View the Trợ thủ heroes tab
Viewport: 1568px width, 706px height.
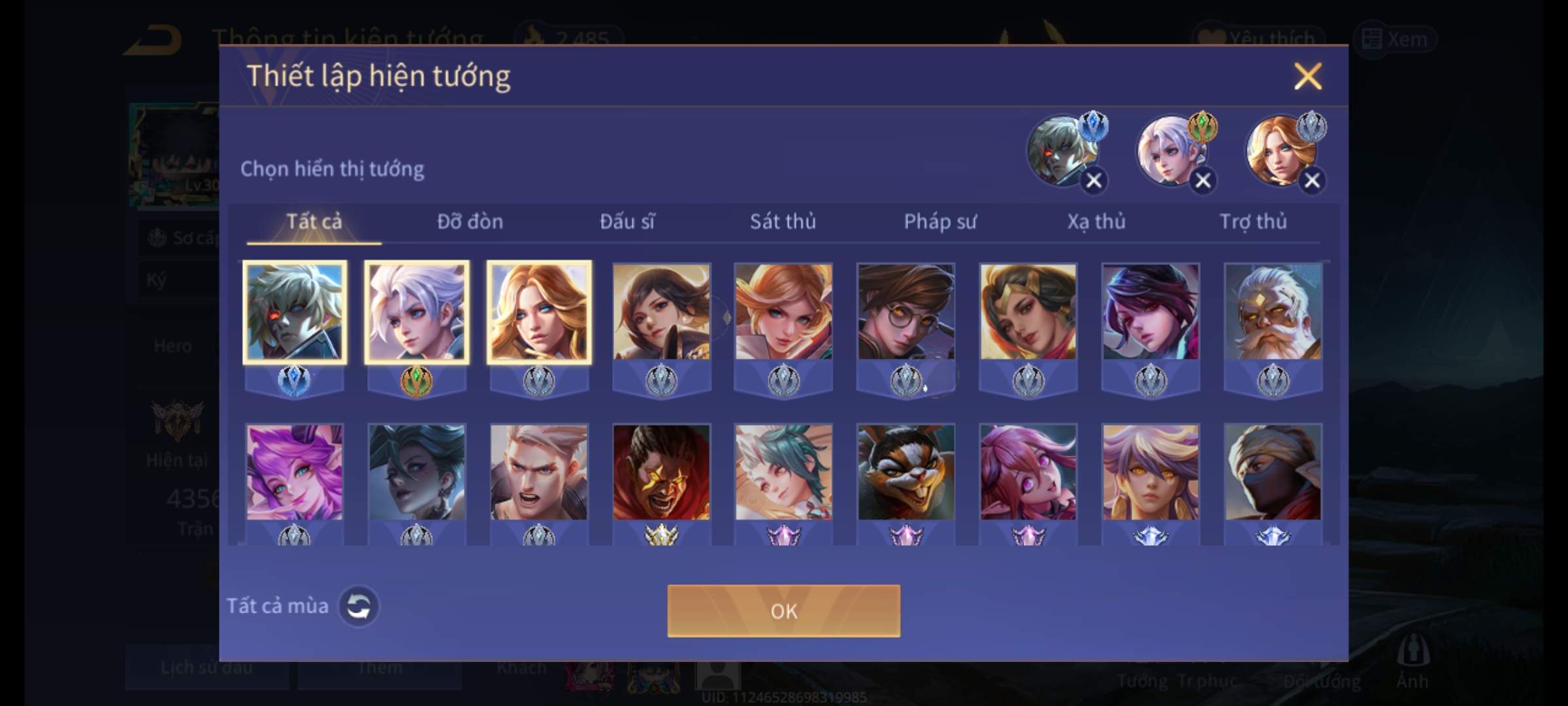coord(1253,222)
